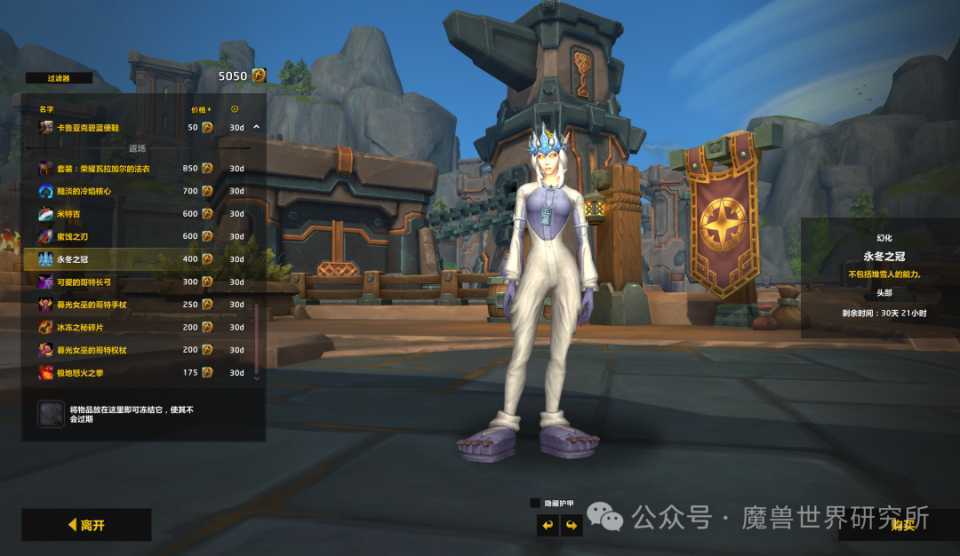This screenshot has width=960, height=556.
Task: Select 套装：荣耀瓦拉加尔的法衣 for 850
Action: [120, 168]
